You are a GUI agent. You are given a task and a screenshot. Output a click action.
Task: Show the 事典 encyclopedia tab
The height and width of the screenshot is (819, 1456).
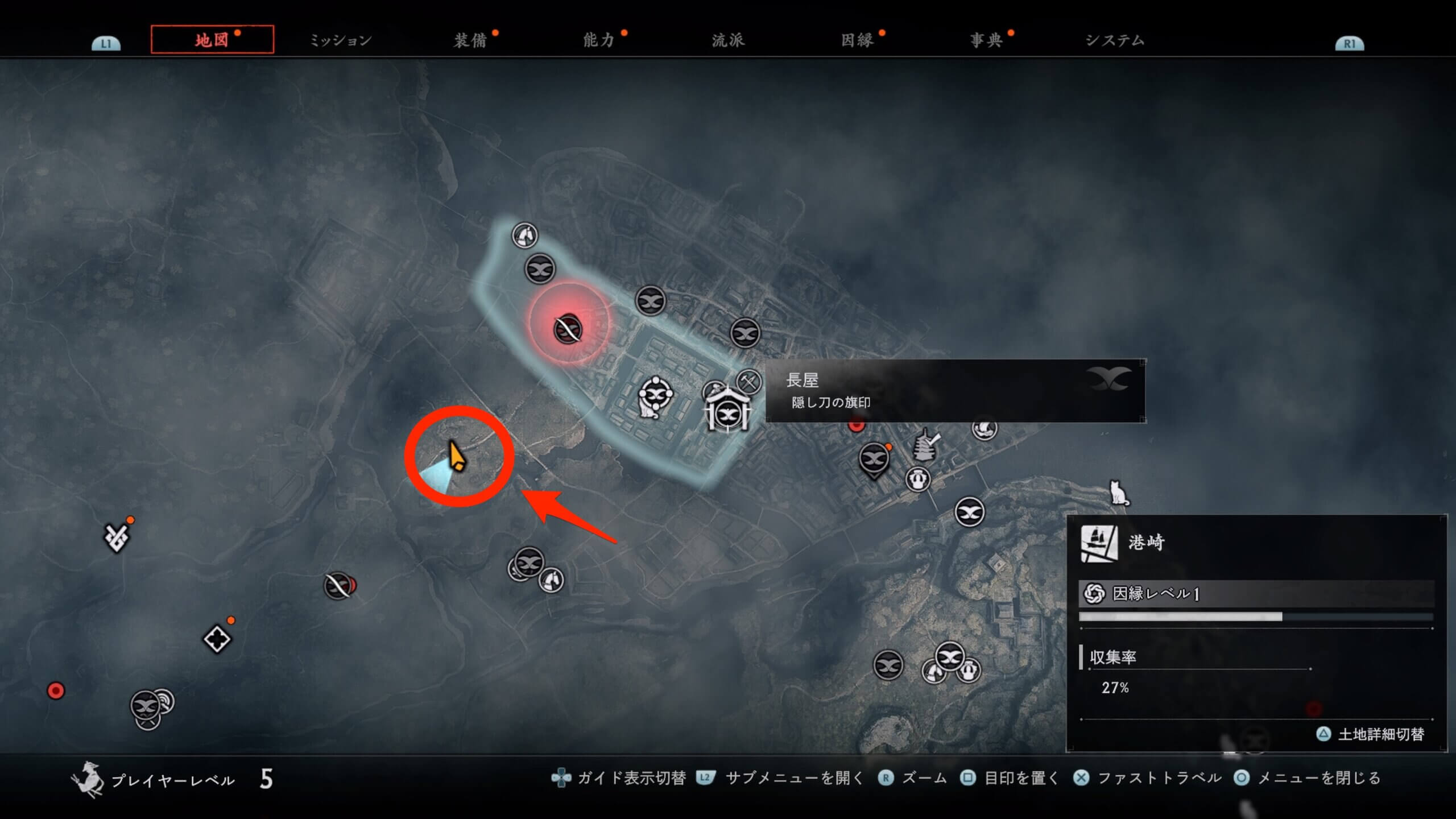pyautogui.click(x=986, y=40)
